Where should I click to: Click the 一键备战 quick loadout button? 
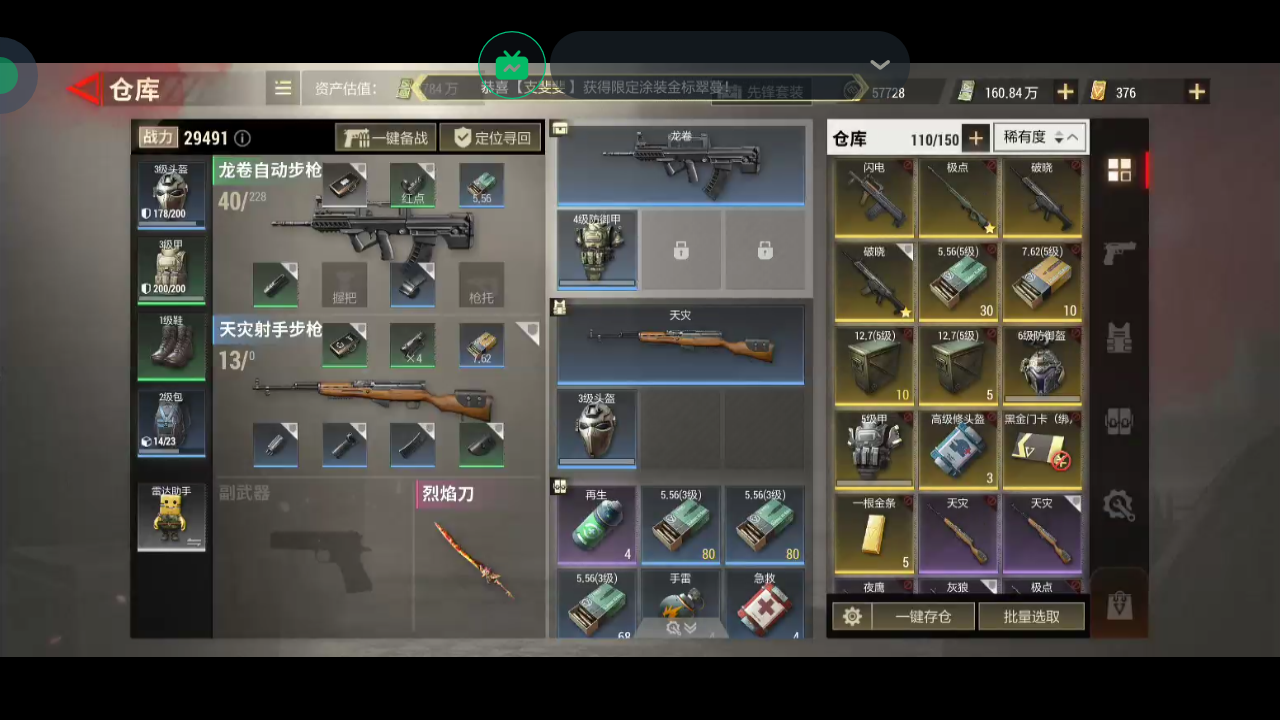pos(385,138)
